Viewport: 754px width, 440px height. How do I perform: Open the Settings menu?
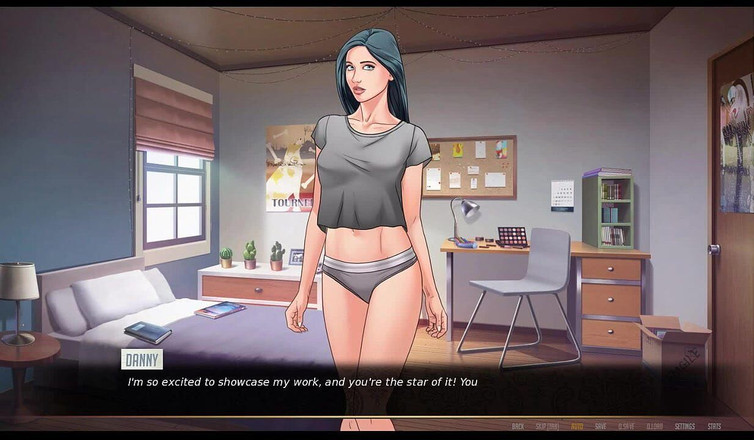tap(685, 426)
